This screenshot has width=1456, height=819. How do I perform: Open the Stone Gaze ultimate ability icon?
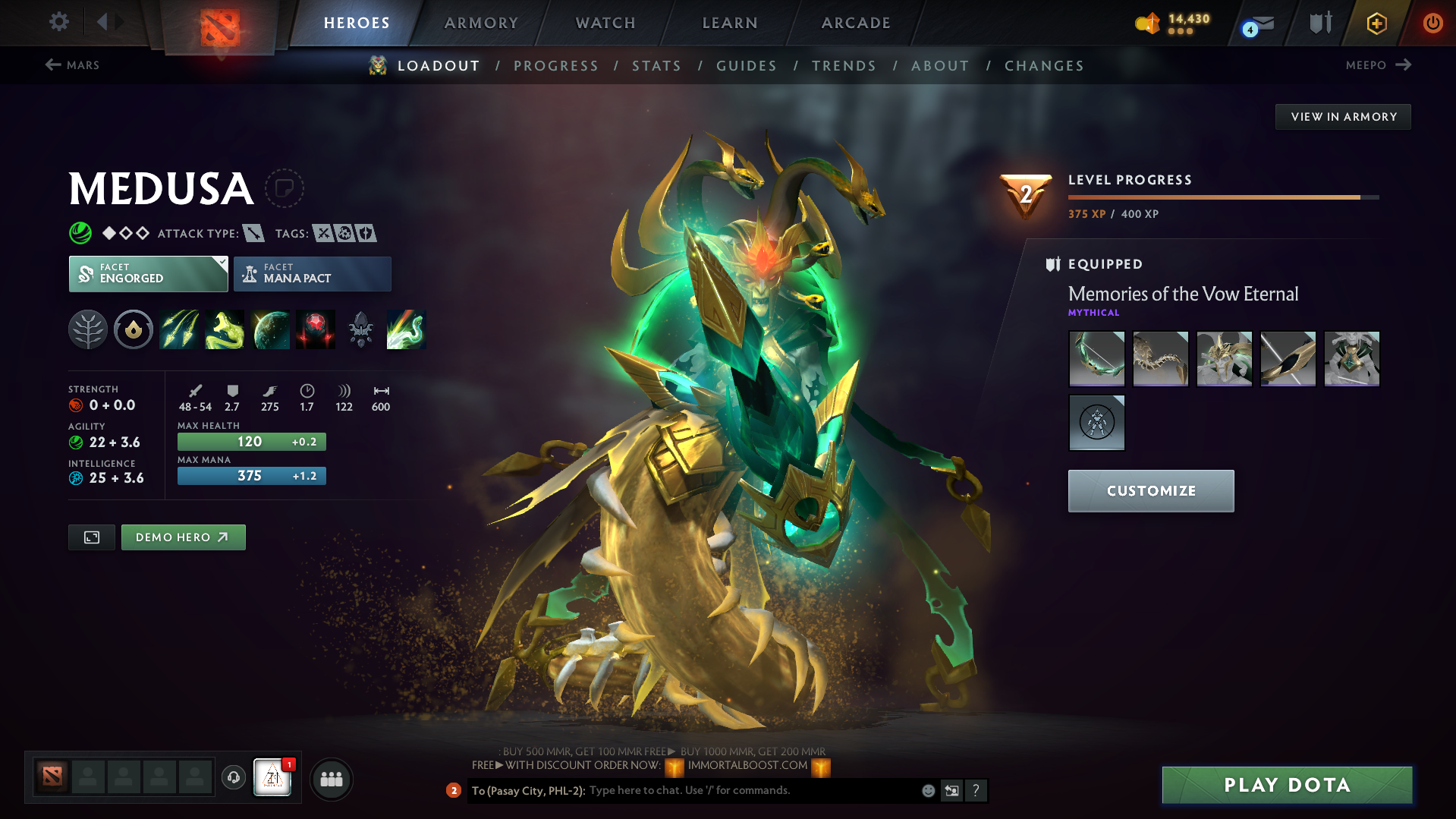[315, 329]
